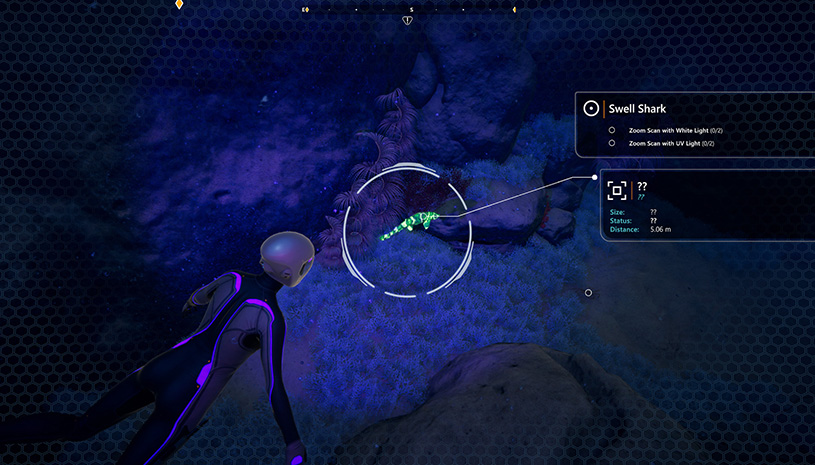Click the orange waypoint marker on the compass

point(179,5)
